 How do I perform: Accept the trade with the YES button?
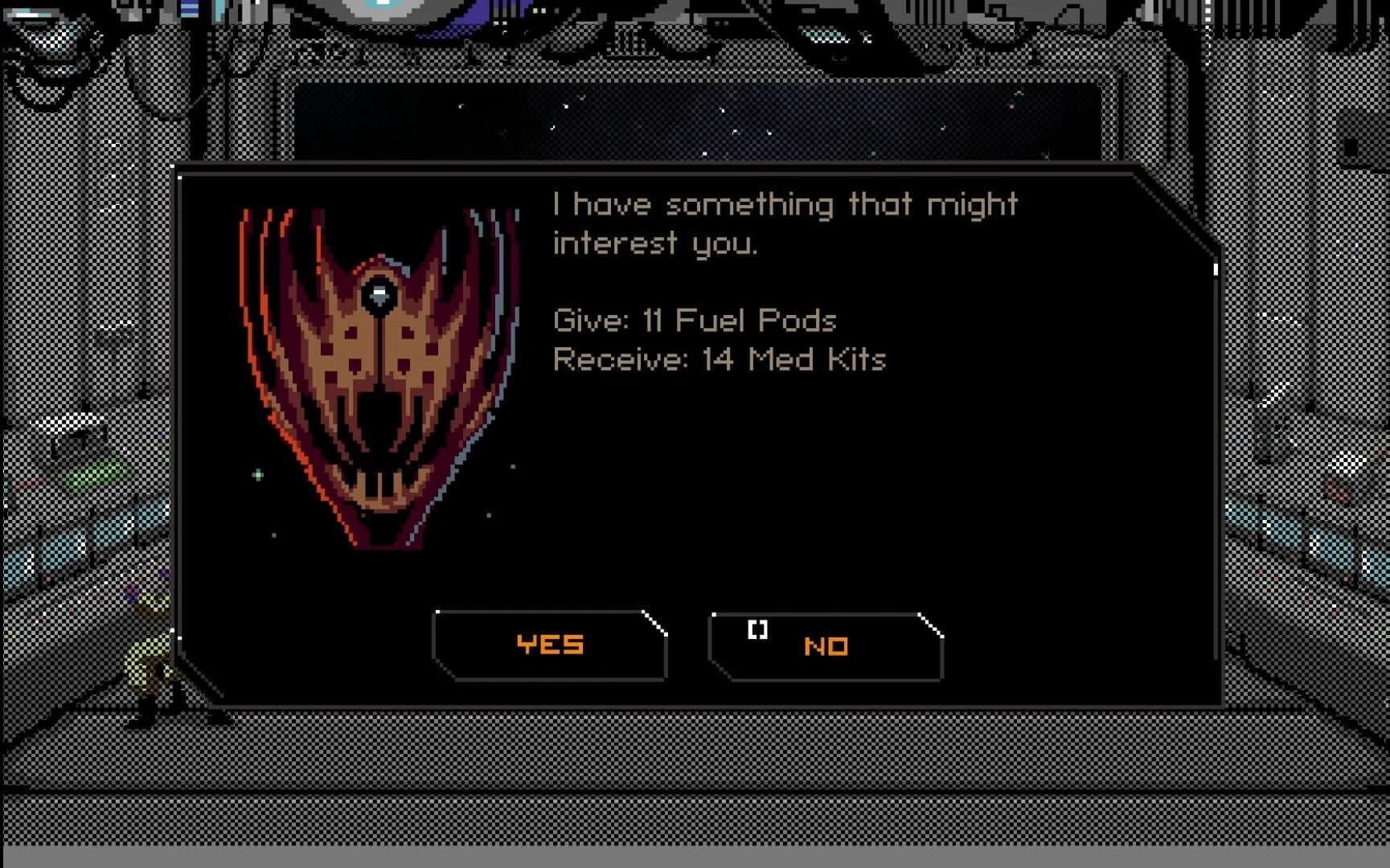(x=549, y=643)
